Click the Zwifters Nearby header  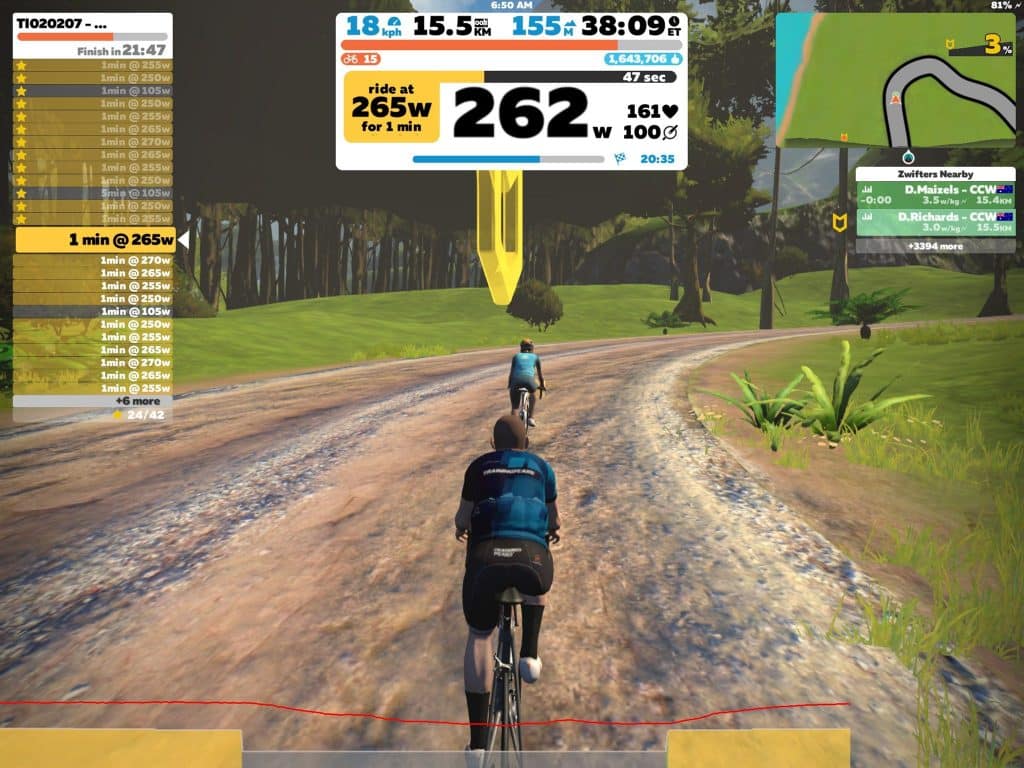935,174
